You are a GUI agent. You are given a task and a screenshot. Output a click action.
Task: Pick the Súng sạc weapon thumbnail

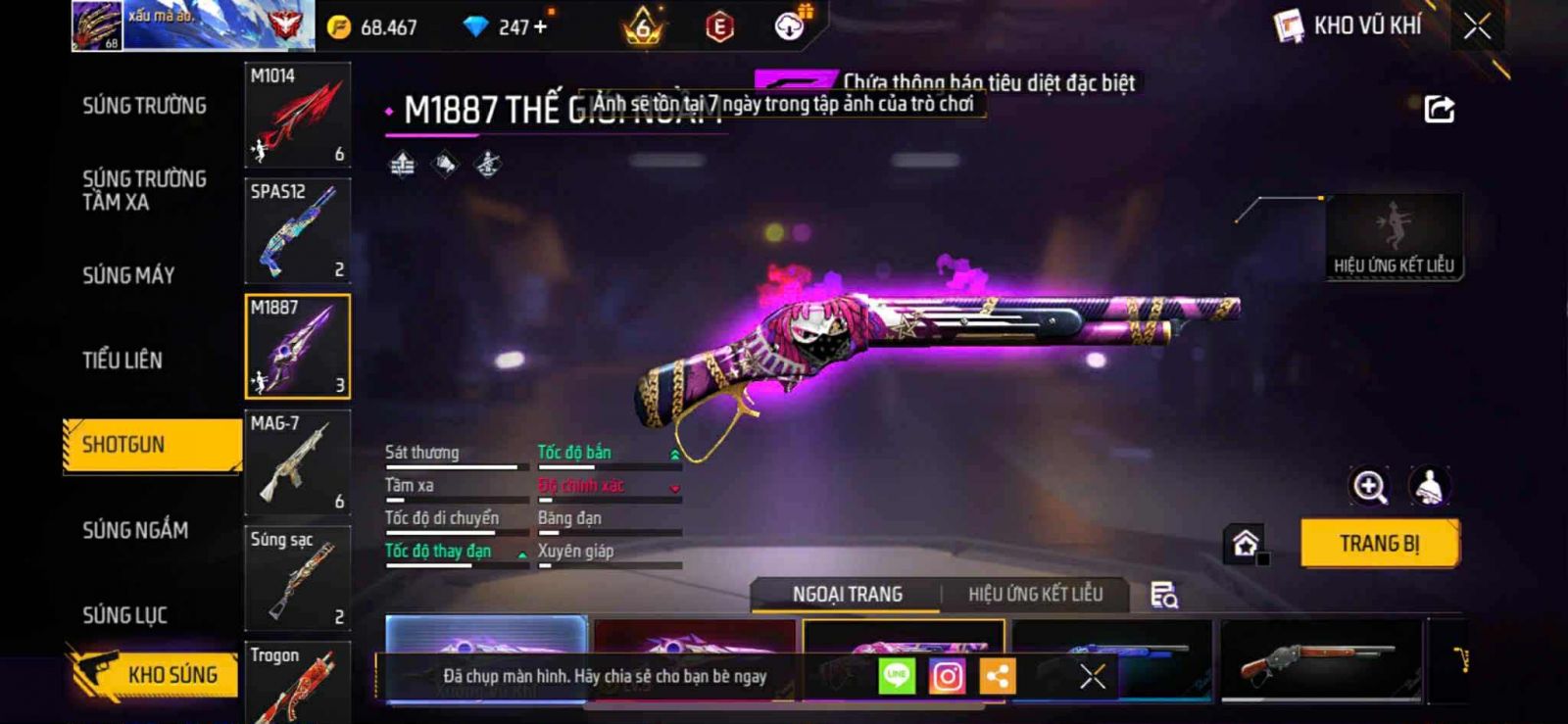(x=297, y=578)
